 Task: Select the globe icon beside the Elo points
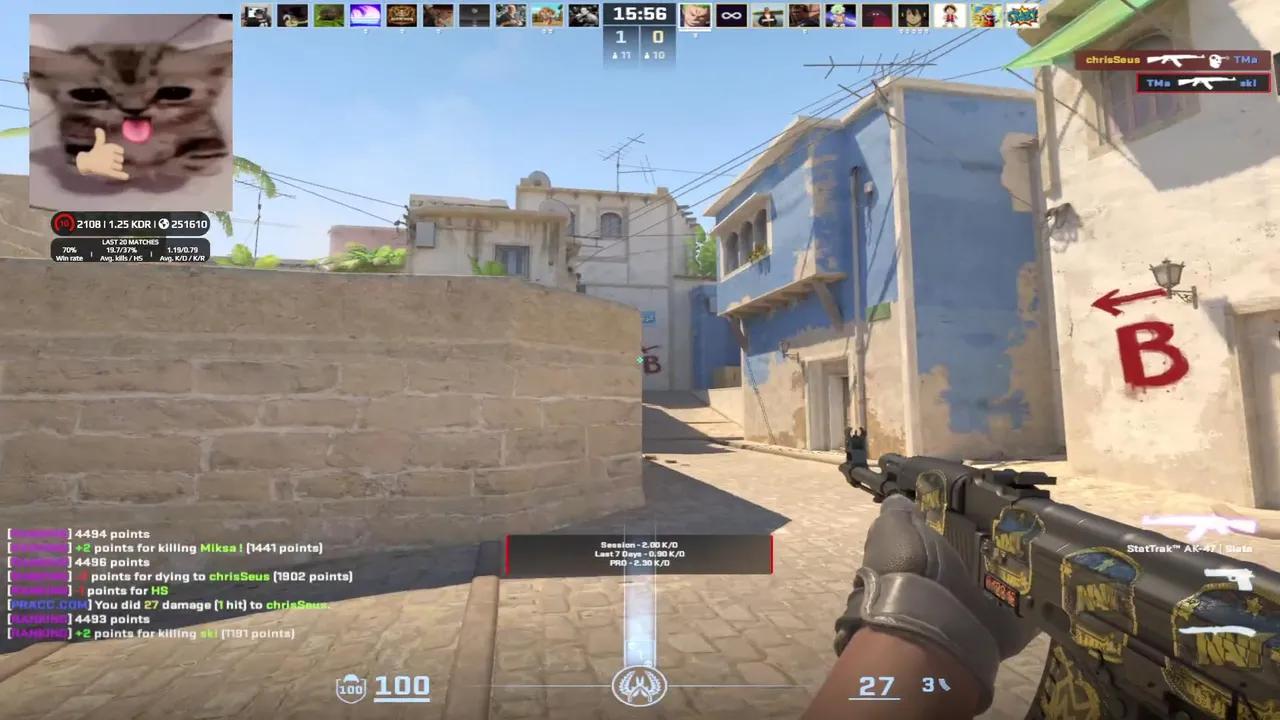(x=164, y=225)
